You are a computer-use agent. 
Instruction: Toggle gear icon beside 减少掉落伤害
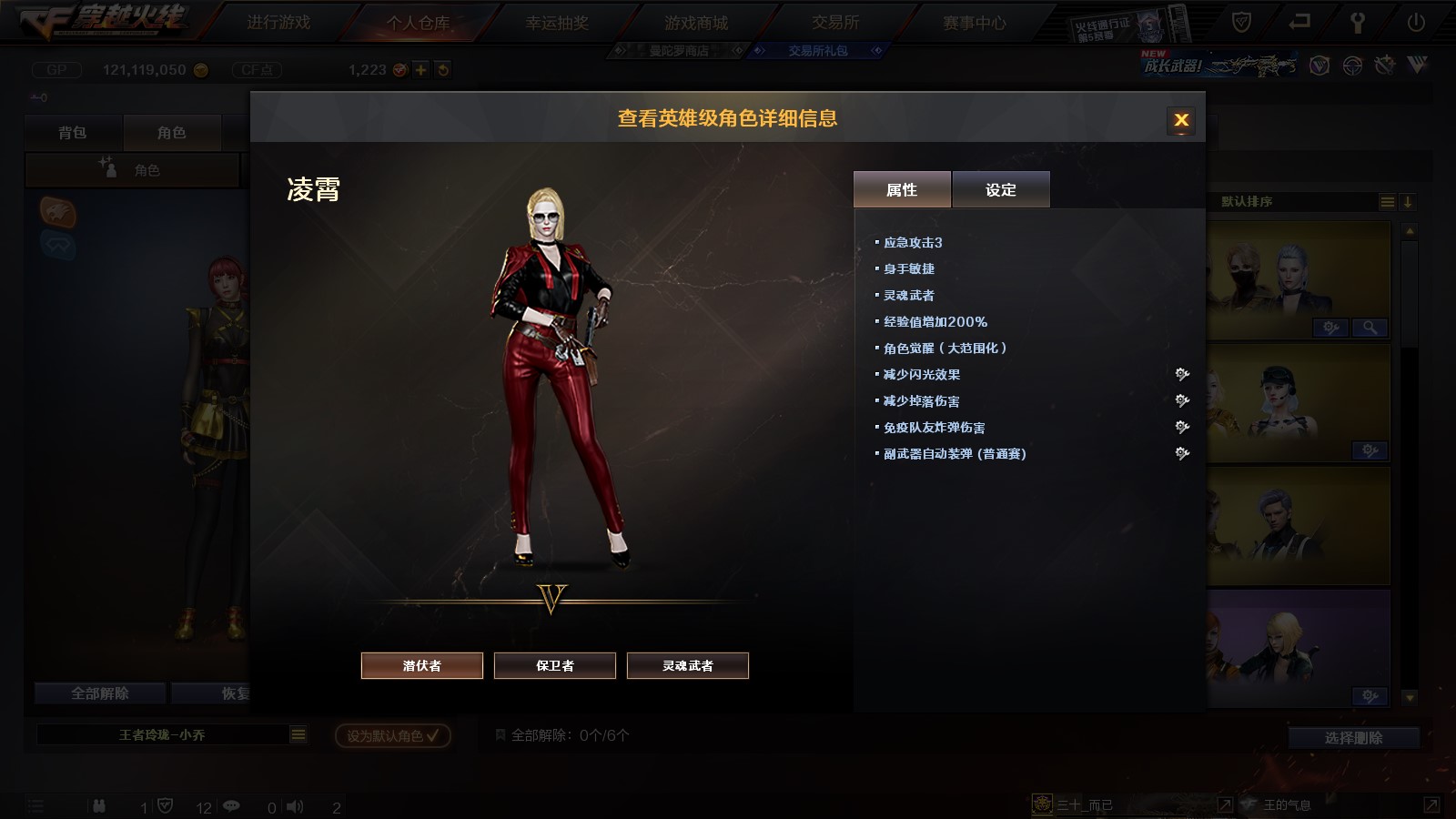pos(1182,400)
